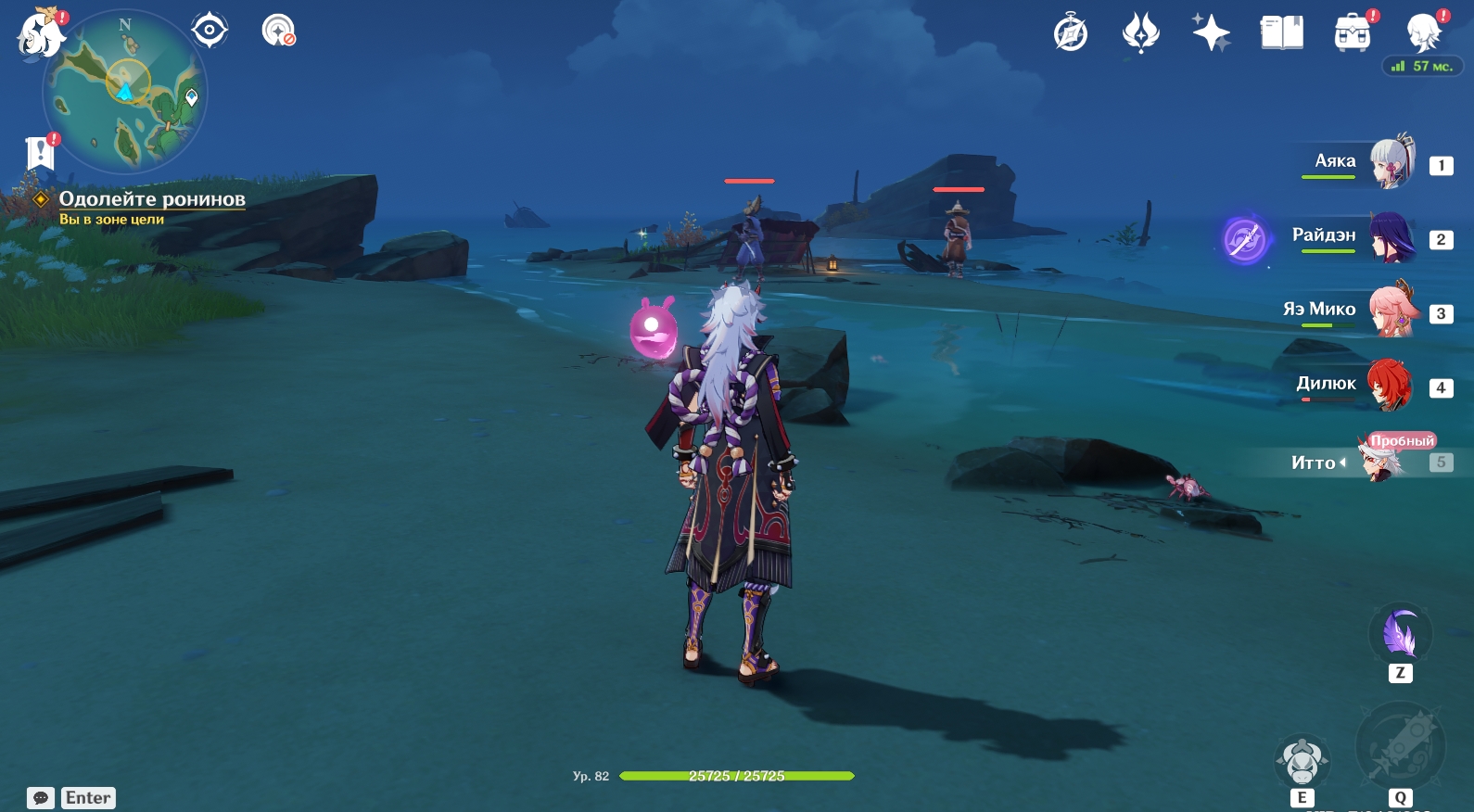
Task: Open the Adventurer Handbook book icon
Action: coord(1281,33)
